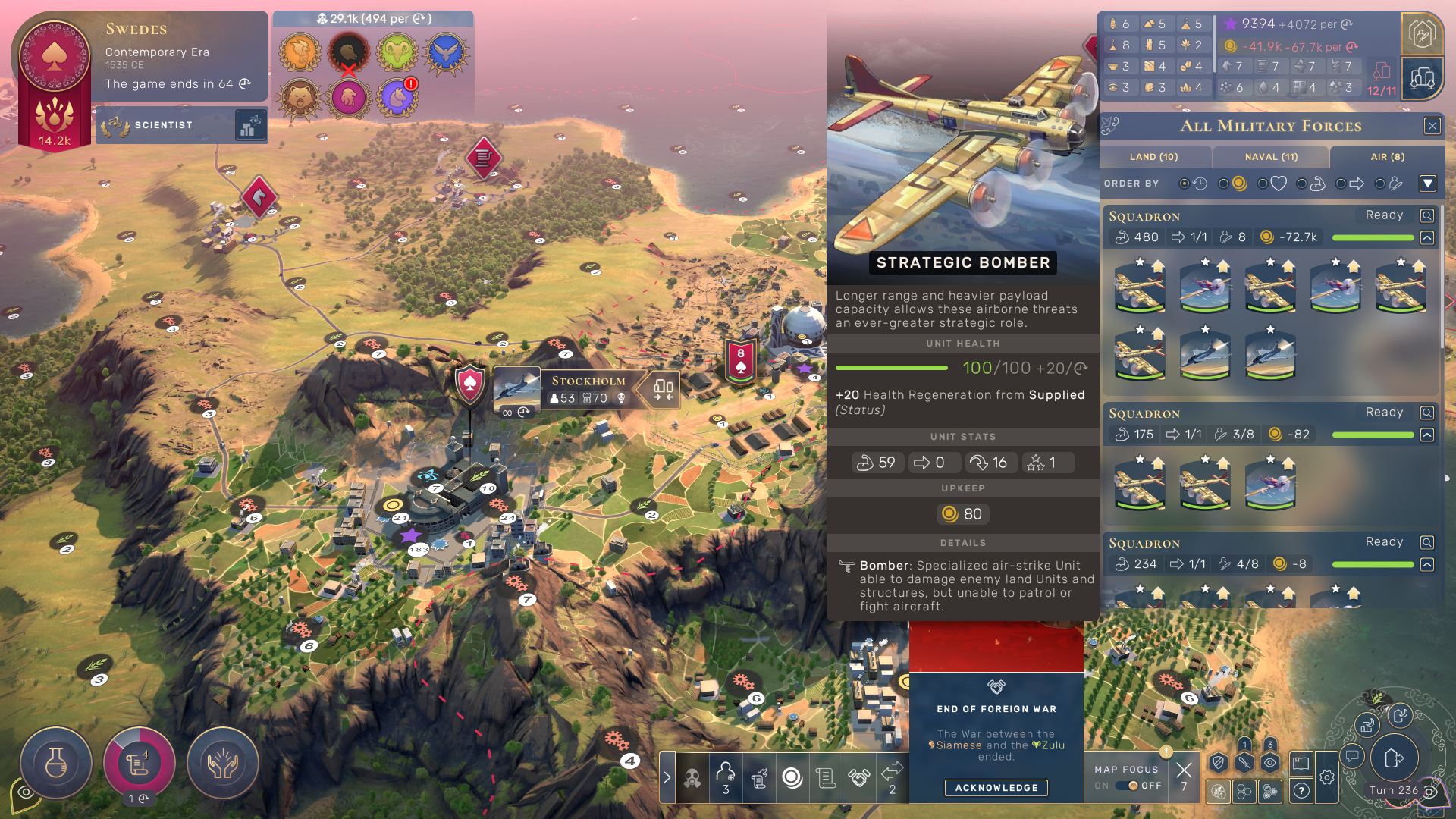Order forces by gold upkeep

1232,184
